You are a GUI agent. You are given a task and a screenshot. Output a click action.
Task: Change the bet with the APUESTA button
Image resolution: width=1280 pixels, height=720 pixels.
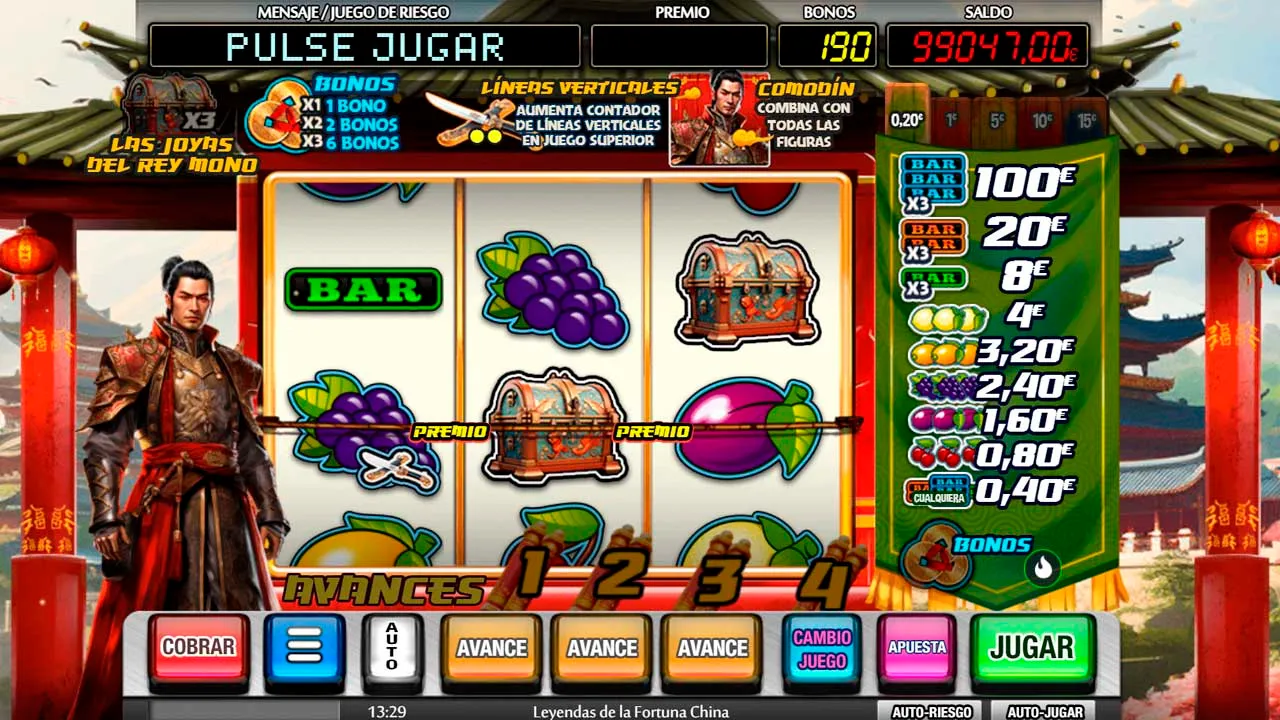click(x=916, y=647)
